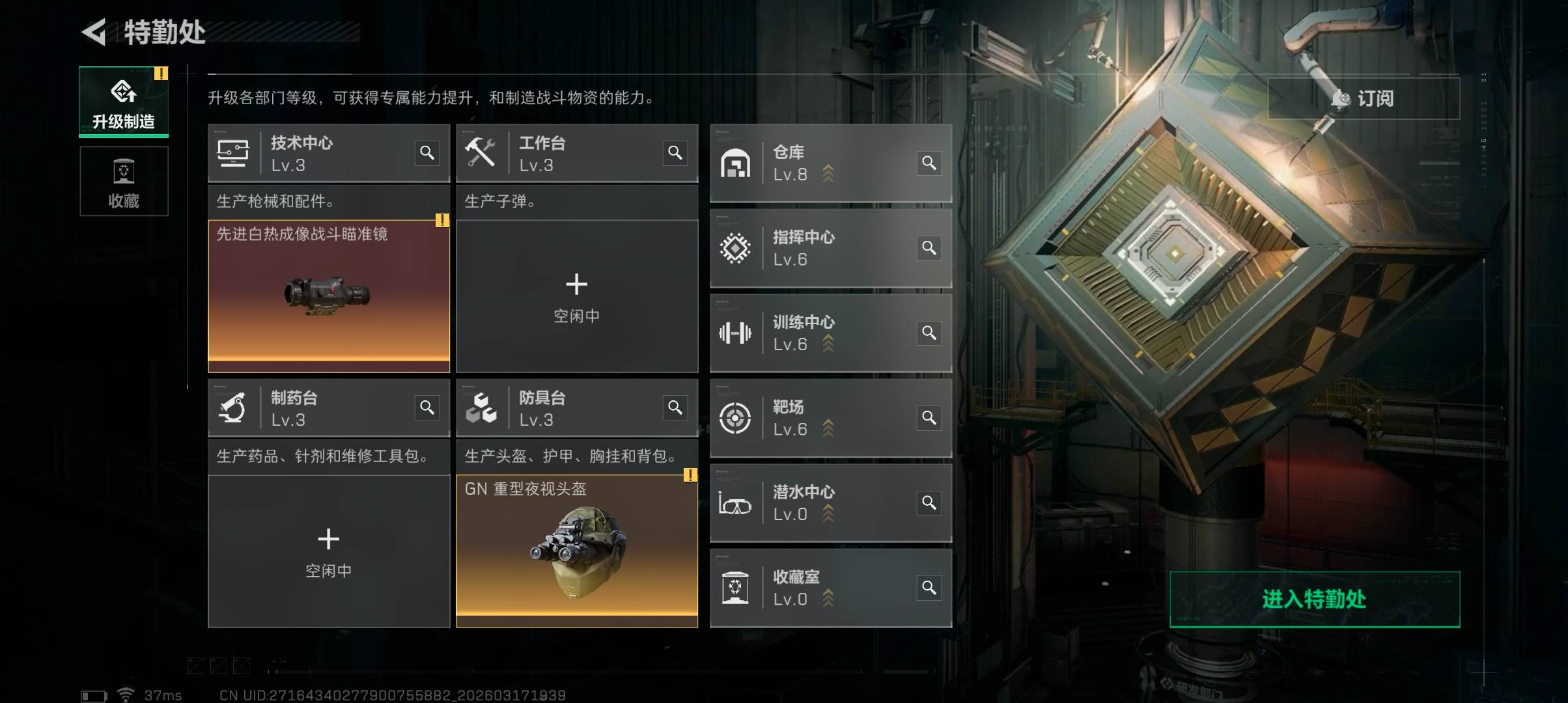Open the 技术中心 magnifier details
This screenshot has height=703, width=1568.
click(427, 153)
